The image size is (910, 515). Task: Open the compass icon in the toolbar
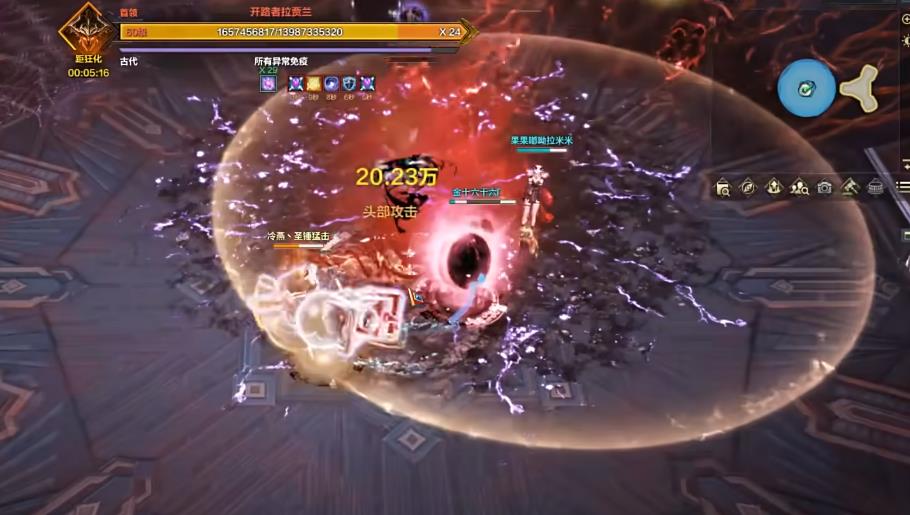click(748, 187)
